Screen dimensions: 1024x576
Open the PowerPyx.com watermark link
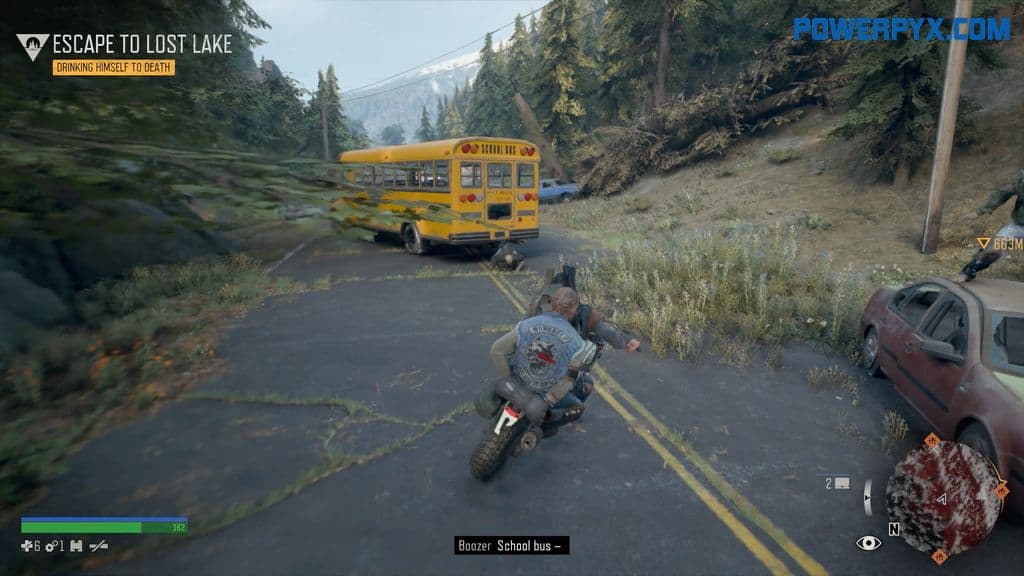click(x=901, y=29)
